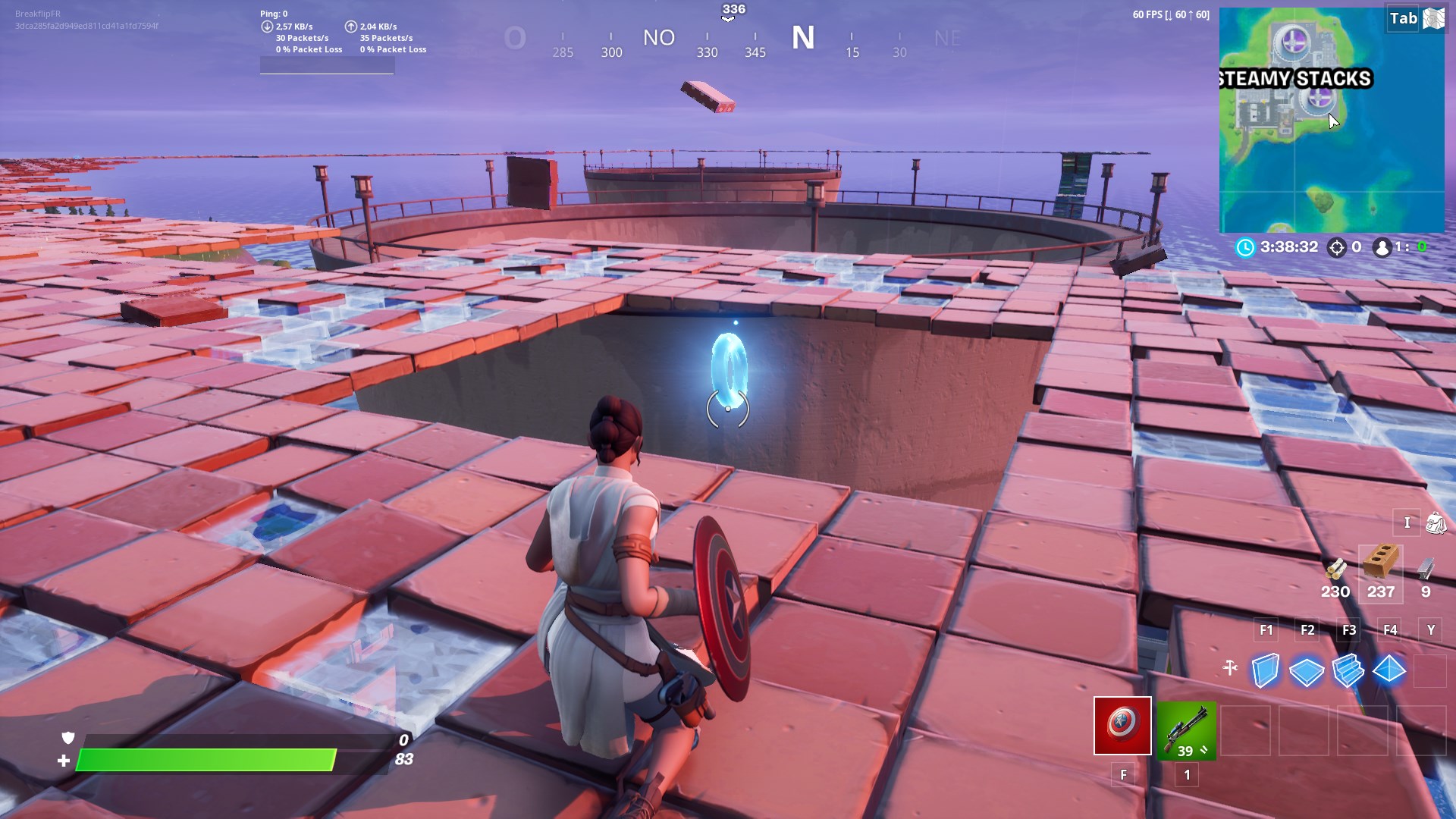Open the full map via Tab label
Image resolution: width=1456 pixels, height=819 pixels.
tap(1402, 18)
